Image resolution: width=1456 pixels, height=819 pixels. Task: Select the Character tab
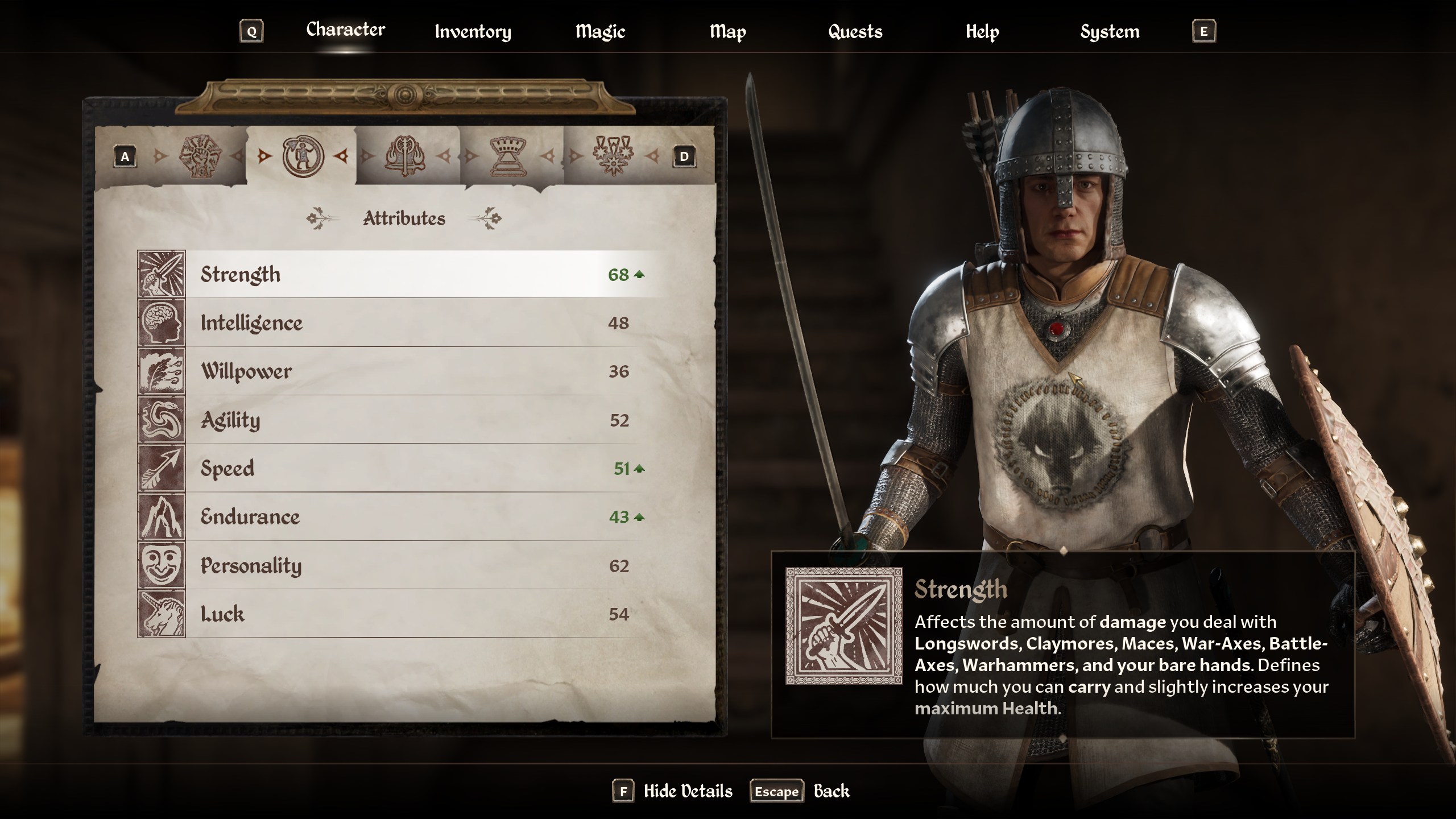tap(345, 30)
